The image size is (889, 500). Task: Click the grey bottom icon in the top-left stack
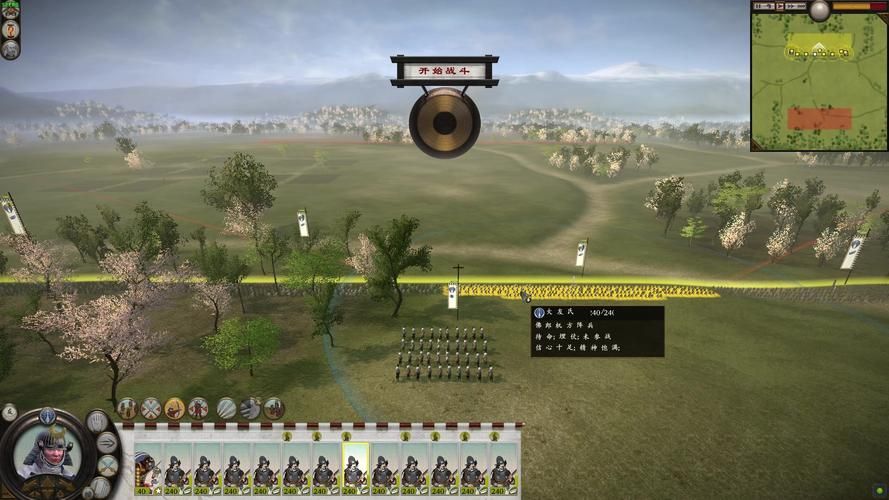point(11,49)
